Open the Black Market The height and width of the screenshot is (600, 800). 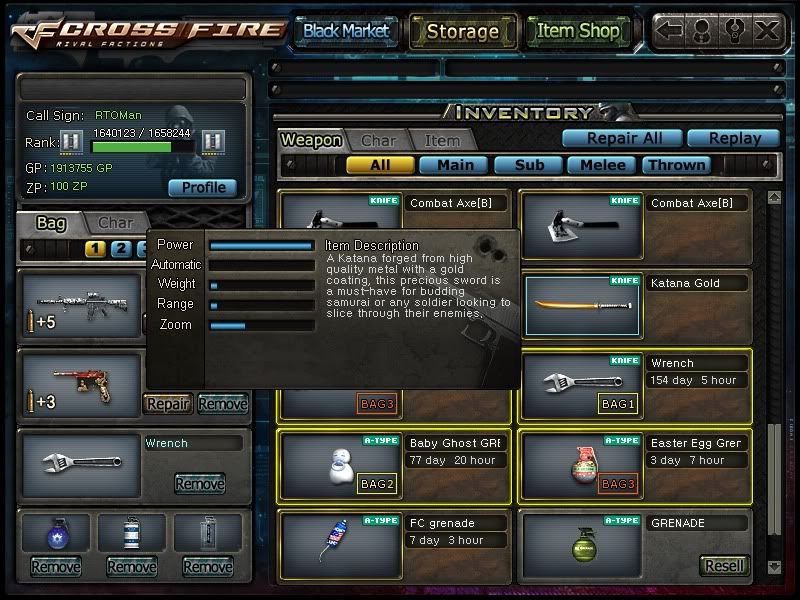(346, 31)
